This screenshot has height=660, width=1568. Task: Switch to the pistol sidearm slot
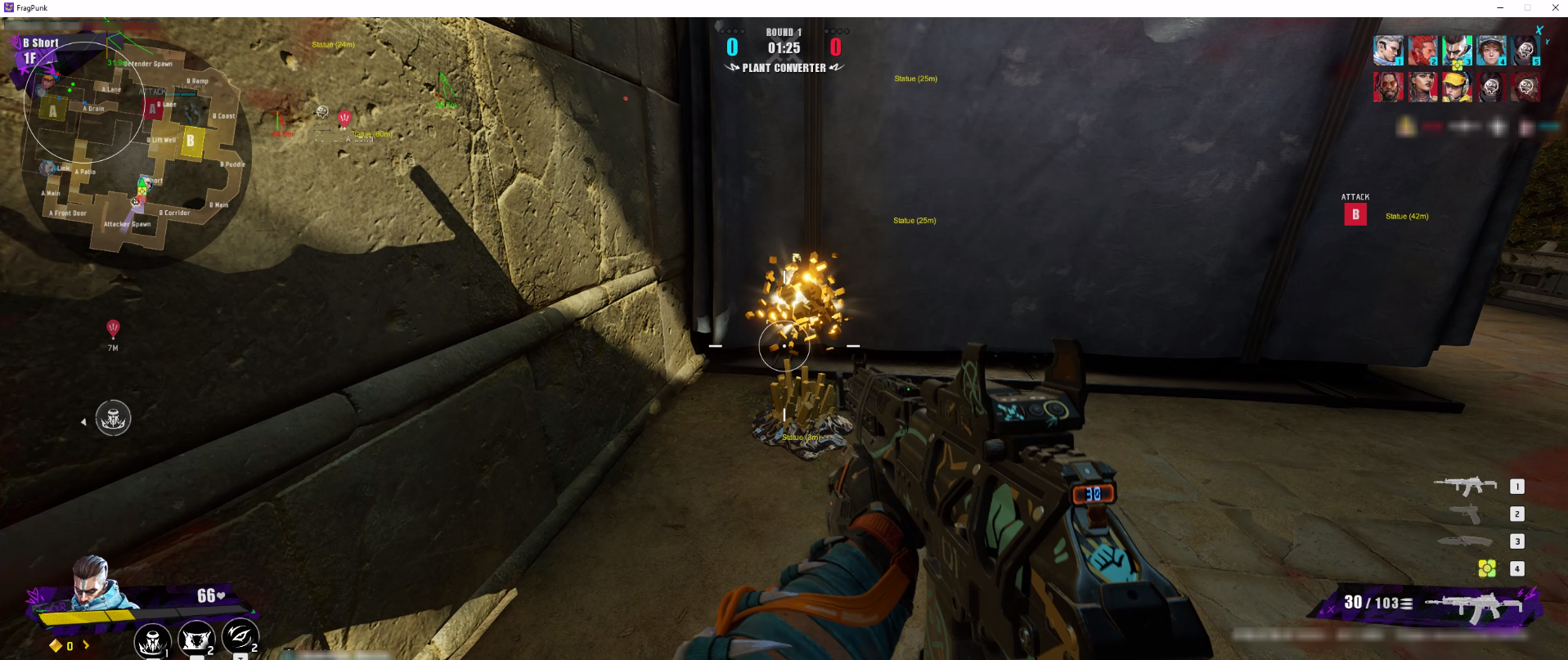1466,514
